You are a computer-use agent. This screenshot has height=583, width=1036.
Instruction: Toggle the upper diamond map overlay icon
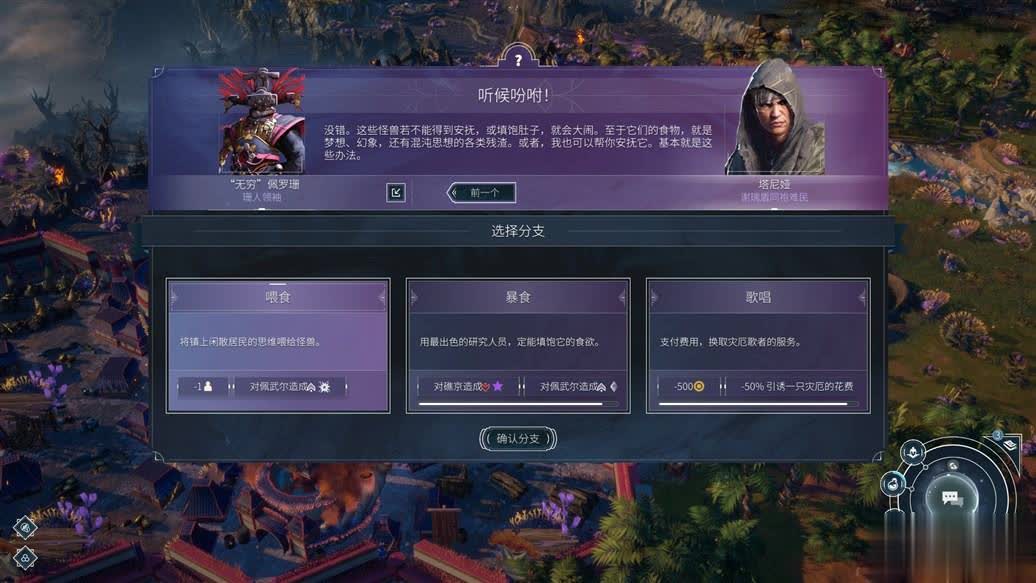(25, 528)
